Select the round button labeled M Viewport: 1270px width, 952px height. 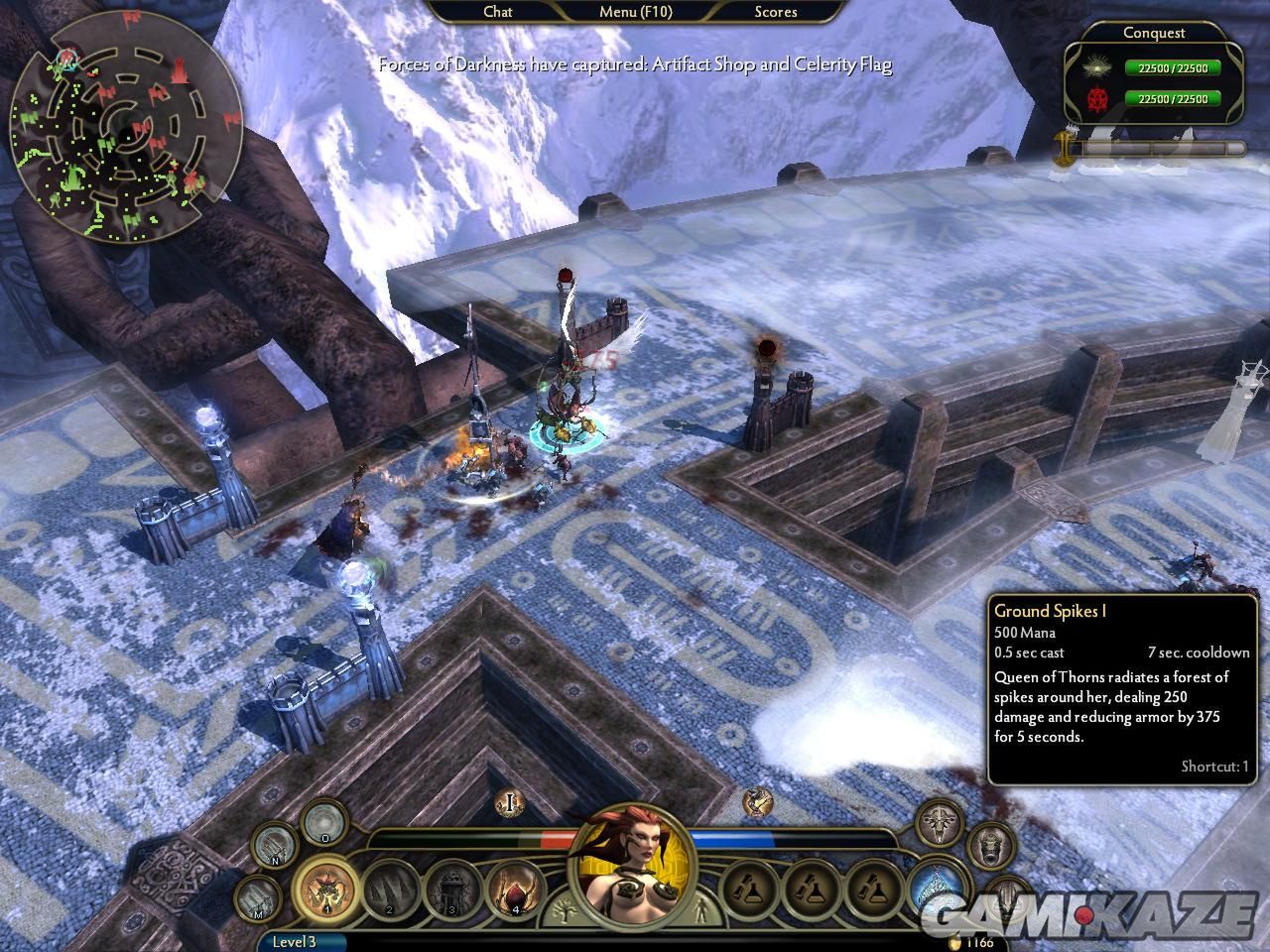tap(255, 898)
